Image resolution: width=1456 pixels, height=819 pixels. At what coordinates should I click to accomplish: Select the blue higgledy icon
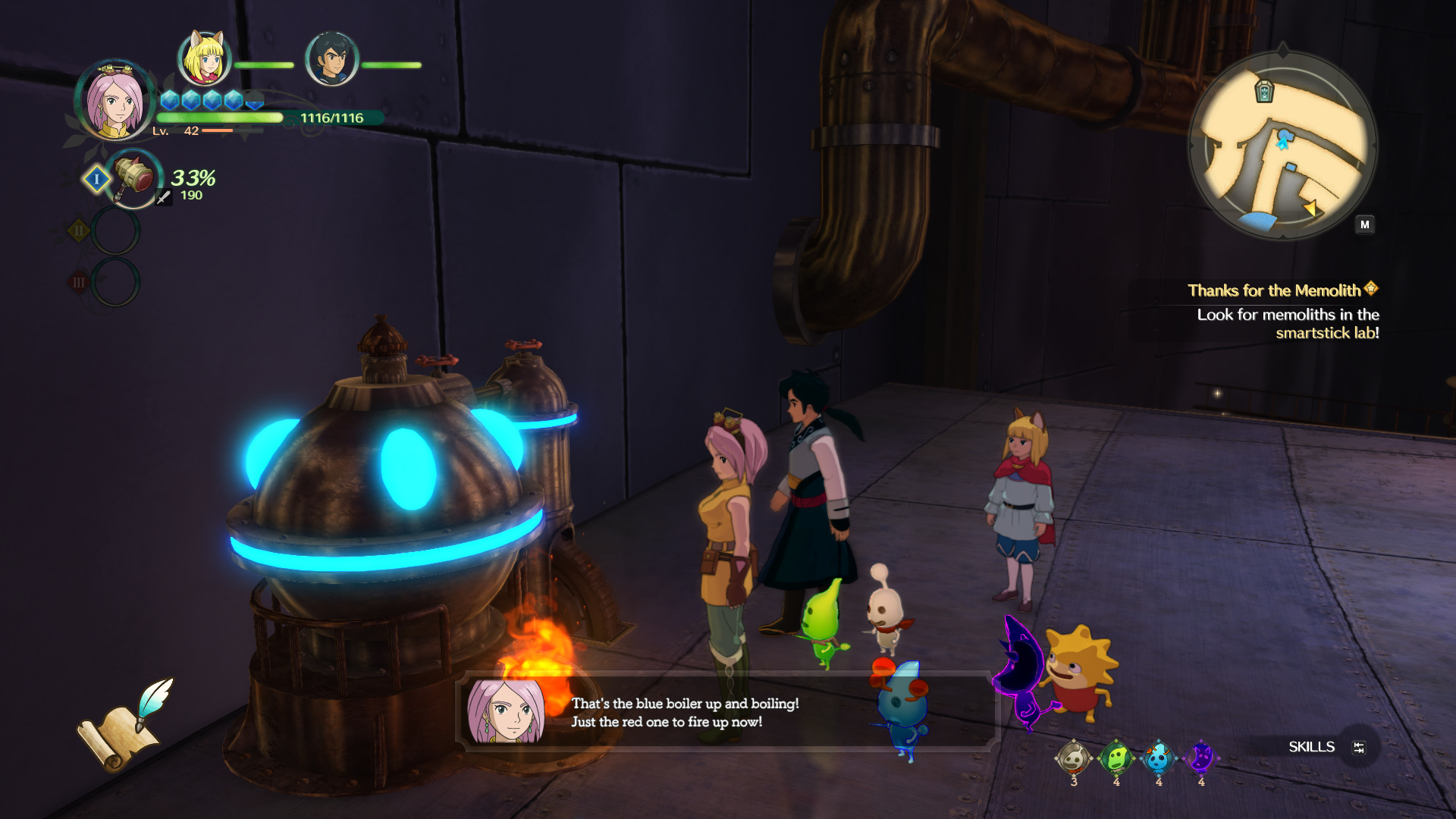coord(1158,758)
